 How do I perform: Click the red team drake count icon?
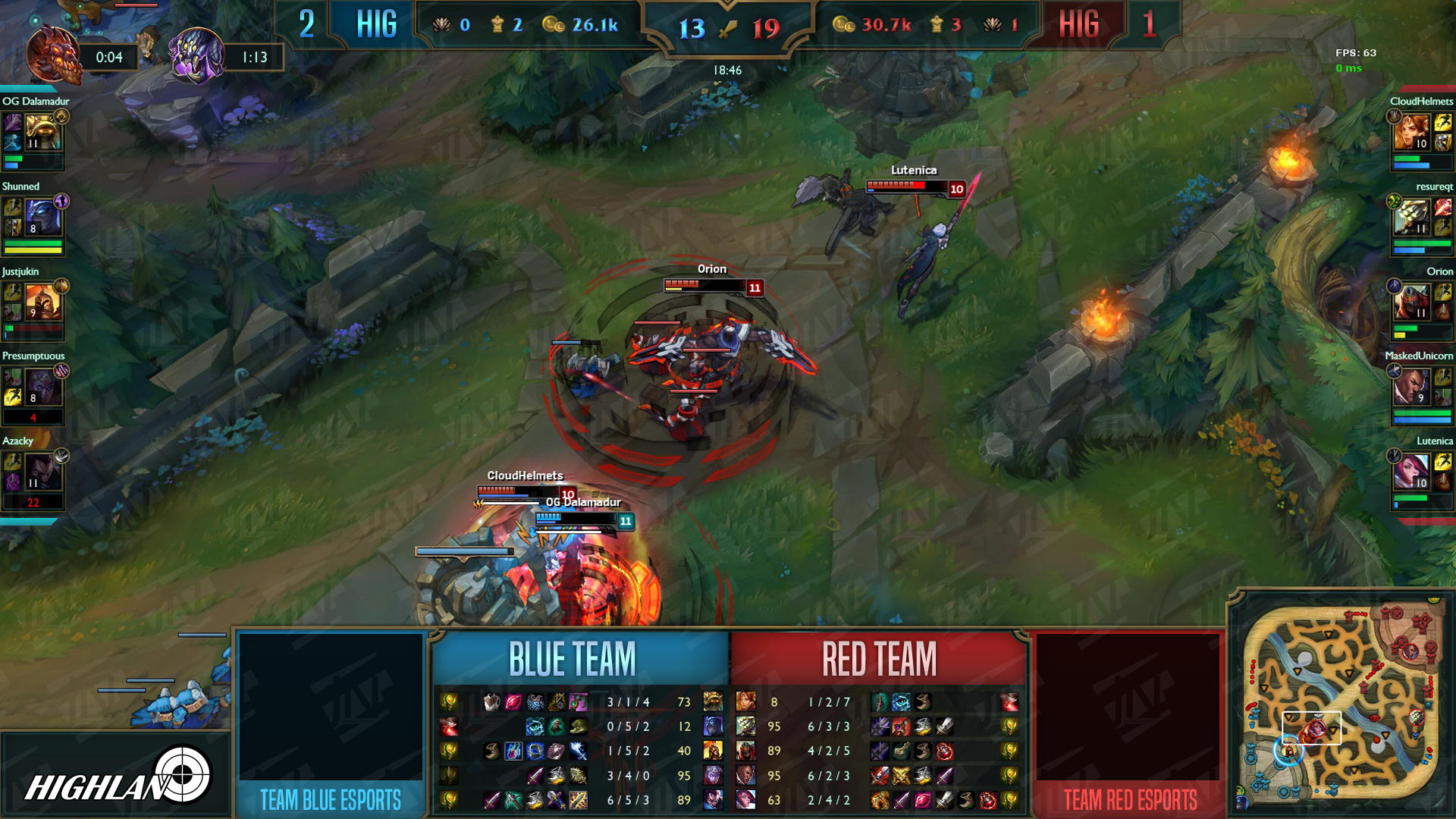tap(990, 26)
